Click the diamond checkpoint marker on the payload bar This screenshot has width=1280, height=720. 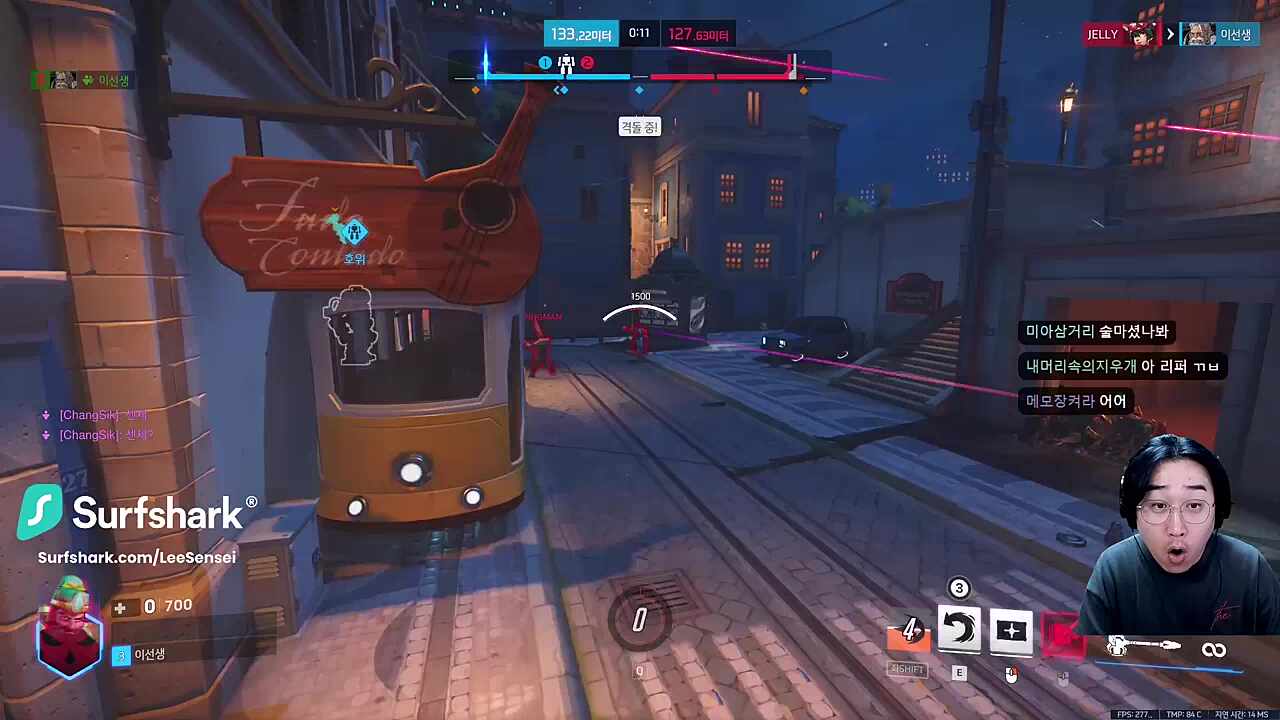click(639, 90)
